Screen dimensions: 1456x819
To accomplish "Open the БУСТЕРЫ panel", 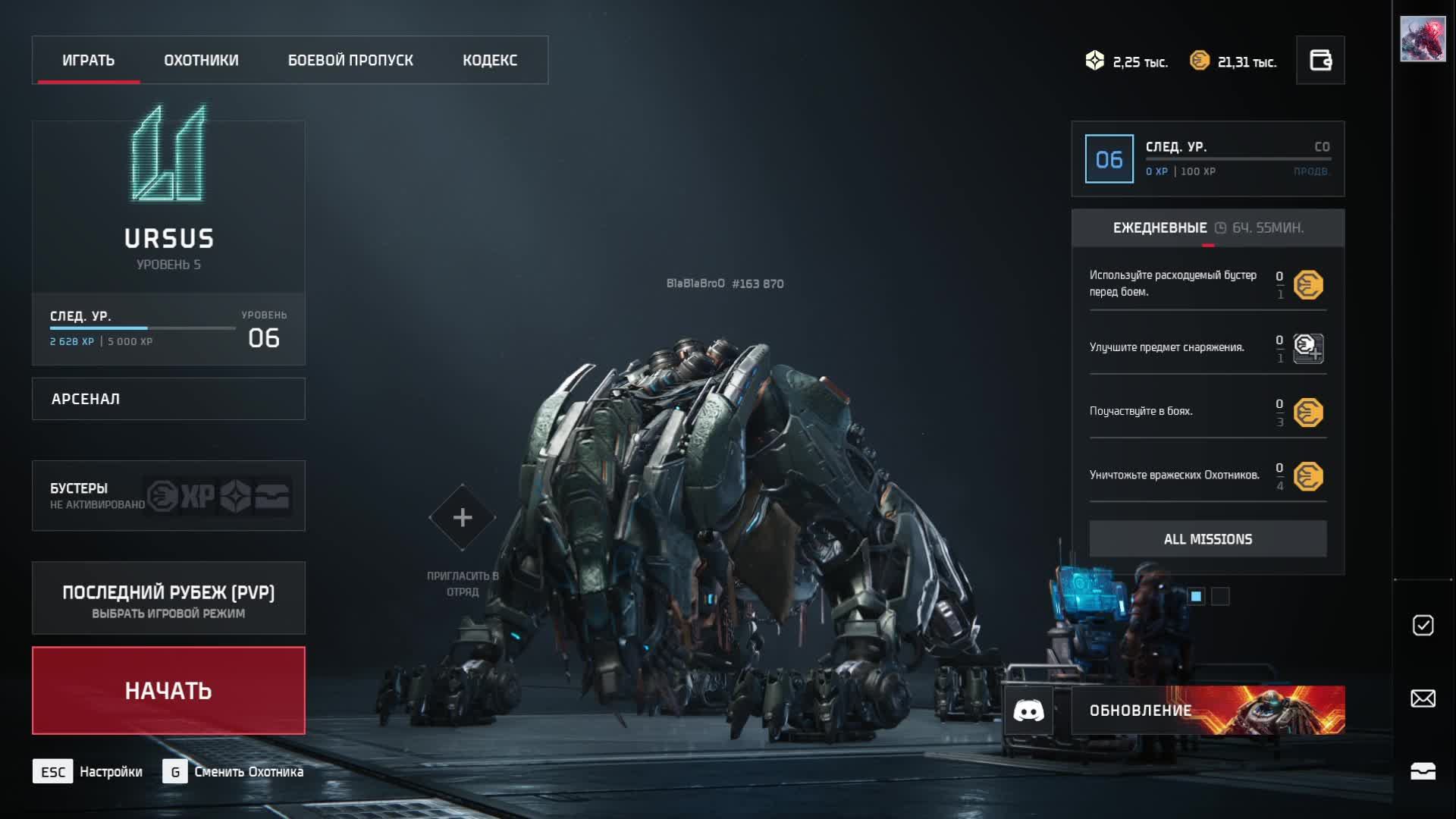I will pyautogui.click(x=168, y=496).
